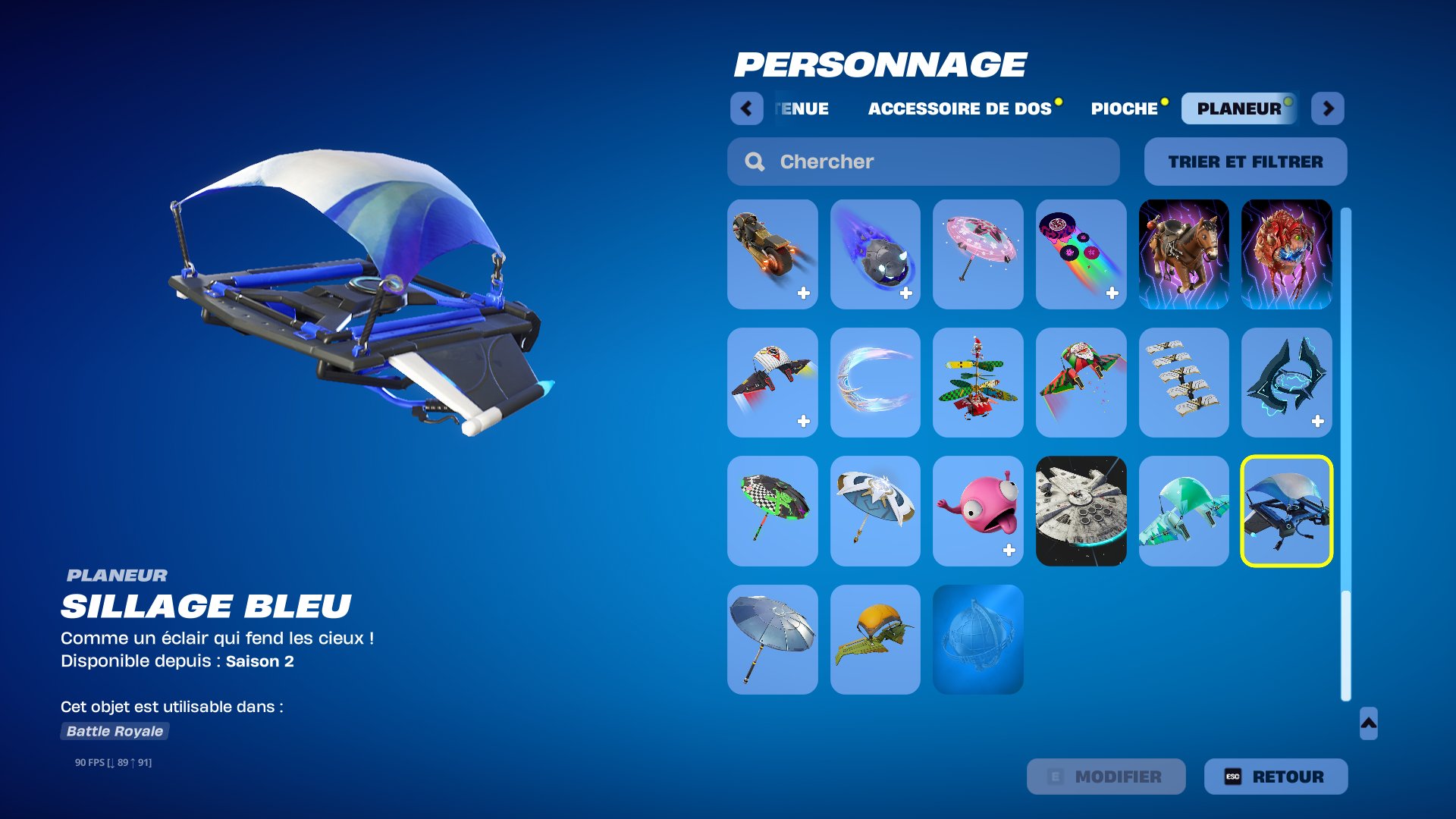Select the silver umbrella glider
The height and width of the screenshot is (819, 1456).
click(x=772, y=639)
